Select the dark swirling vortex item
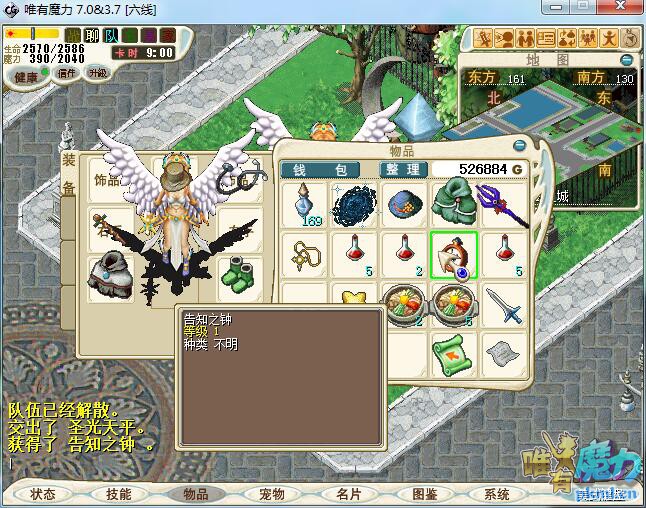 [x=353, y=203]
